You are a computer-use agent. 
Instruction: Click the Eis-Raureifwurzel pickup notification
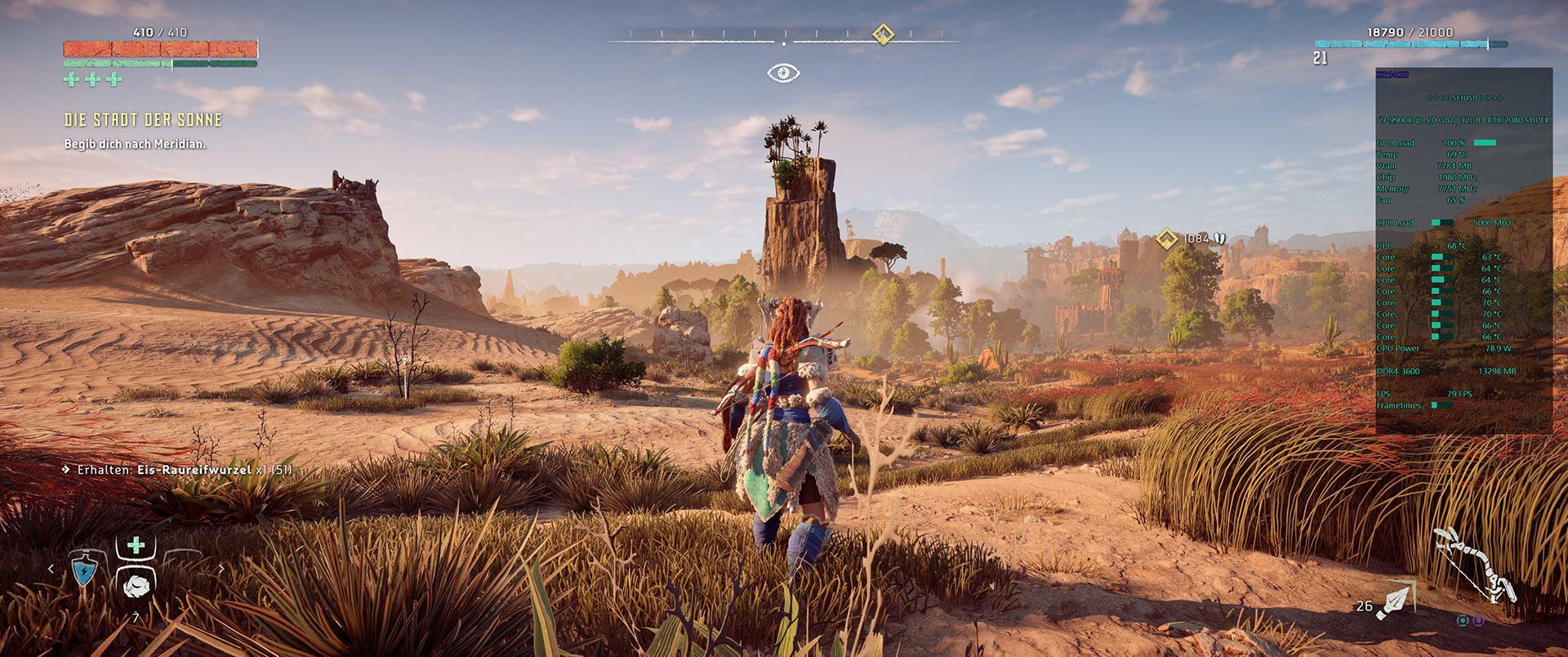coord(178,470)
